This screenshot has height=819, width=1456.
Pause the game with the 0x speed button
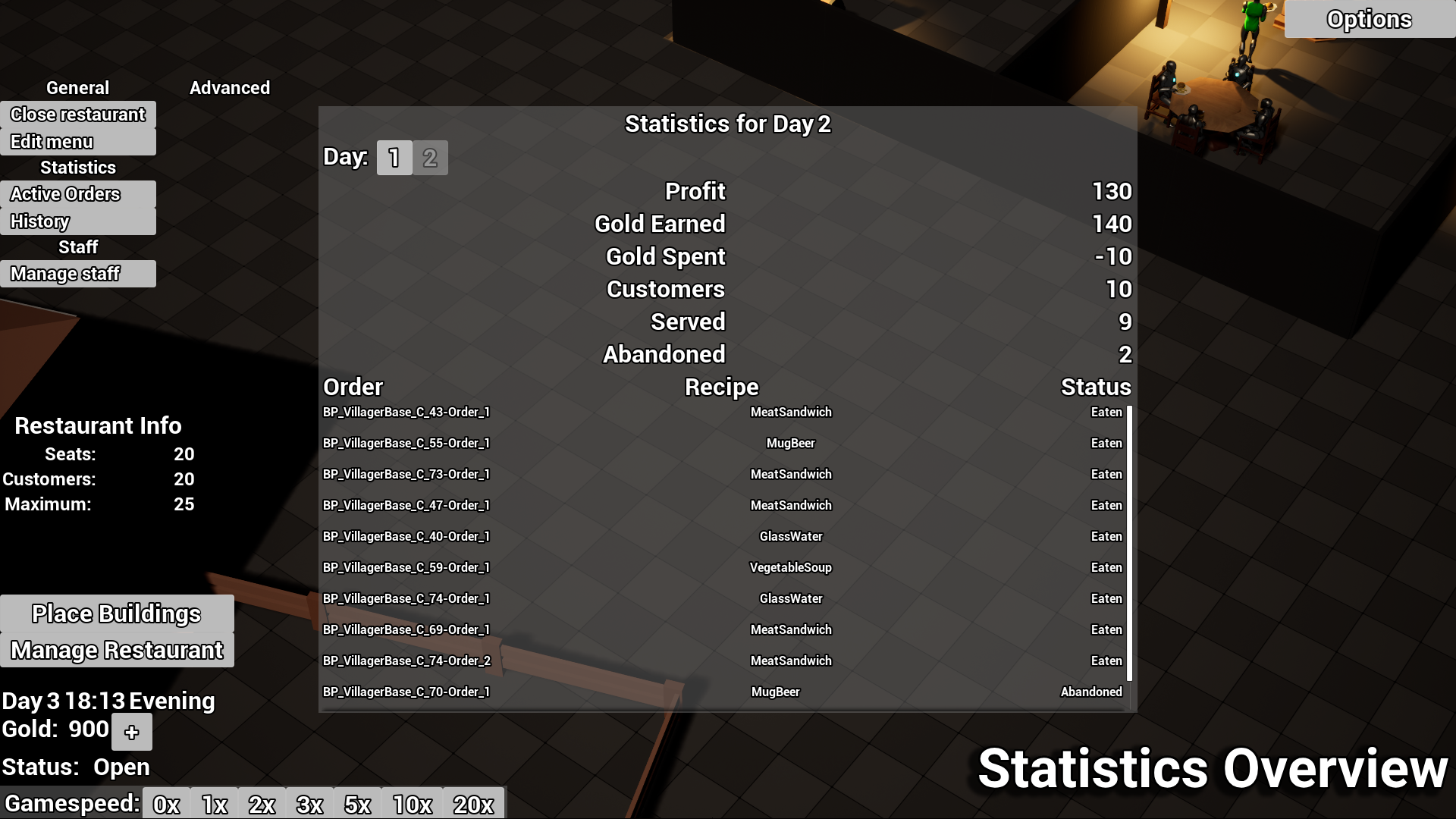[166, 804]
